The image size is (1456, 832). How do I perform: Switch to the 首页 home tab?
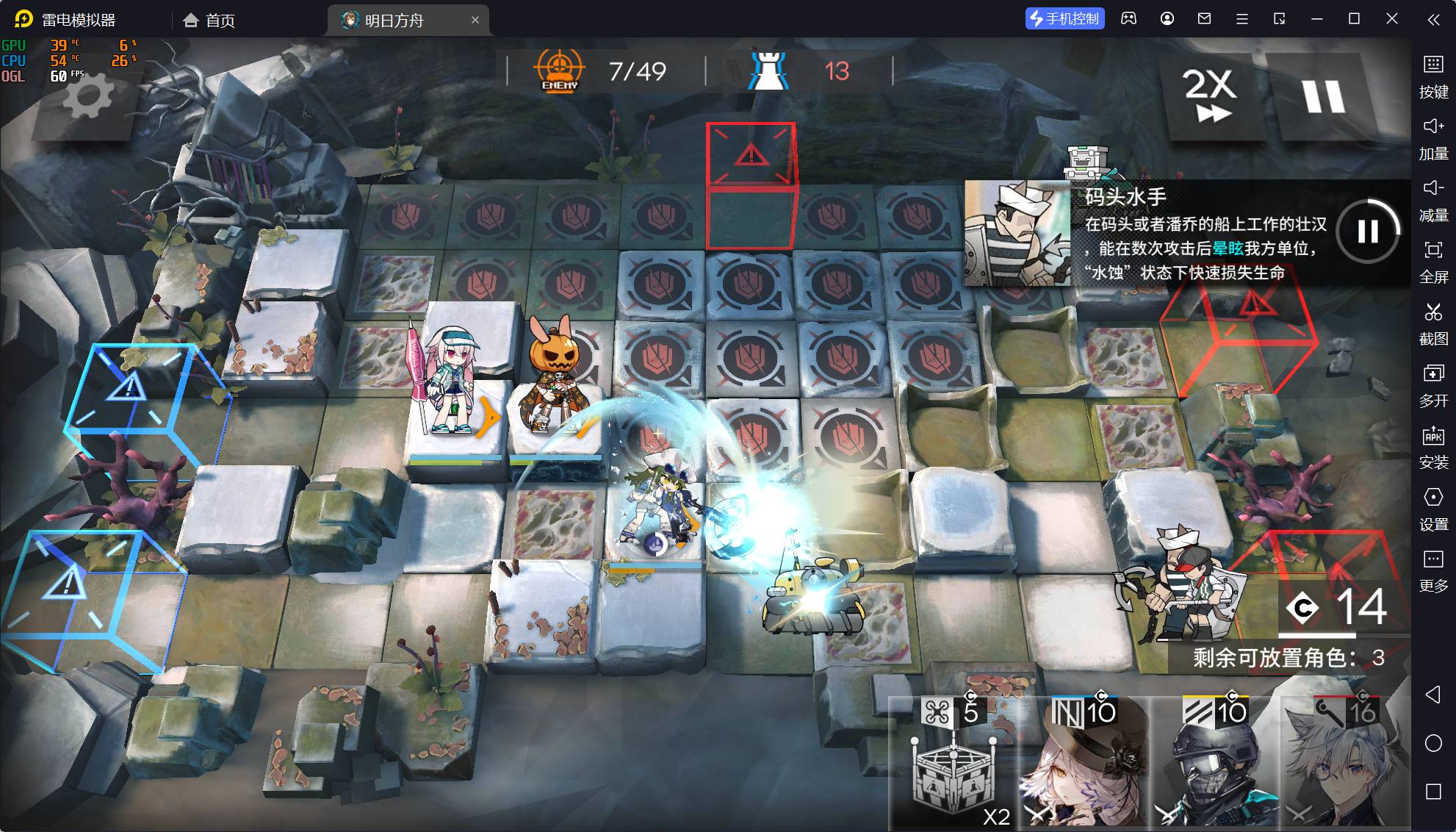coord(209,20)
